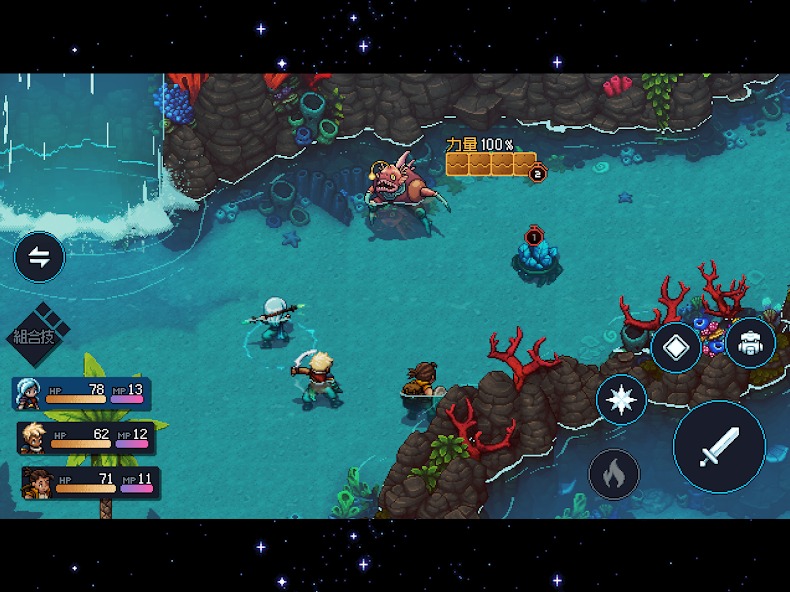Tap the sword attack button

[719, 446]
